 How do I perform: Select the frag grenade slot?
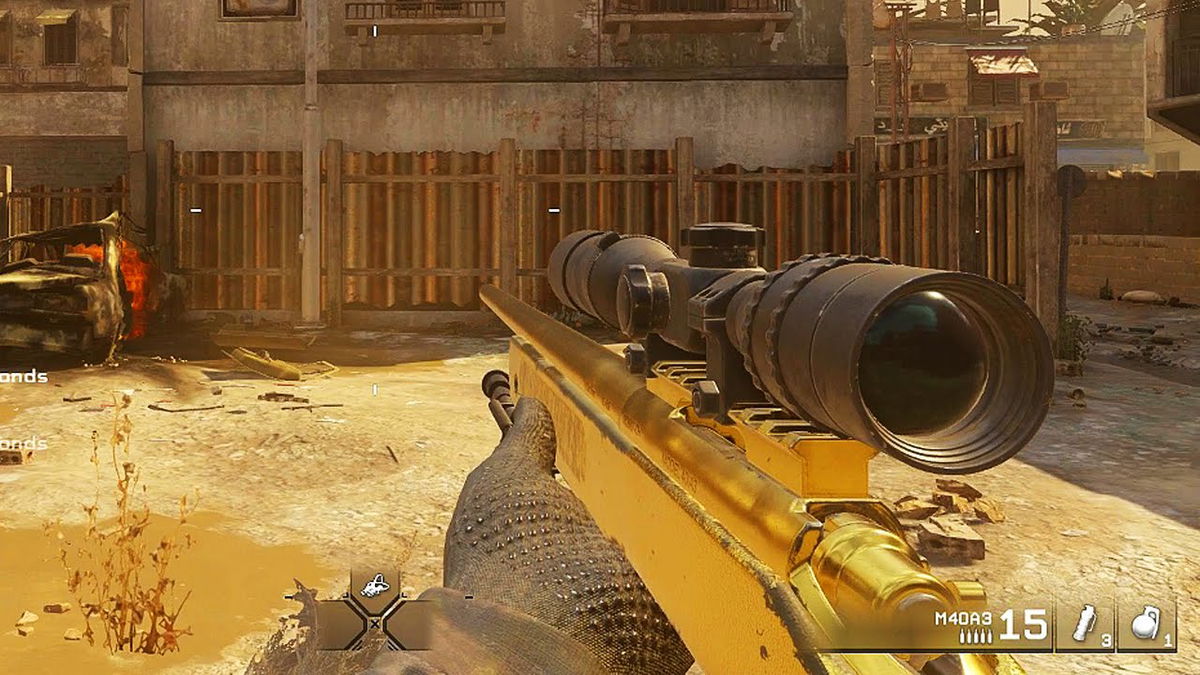coord(1146,626)
